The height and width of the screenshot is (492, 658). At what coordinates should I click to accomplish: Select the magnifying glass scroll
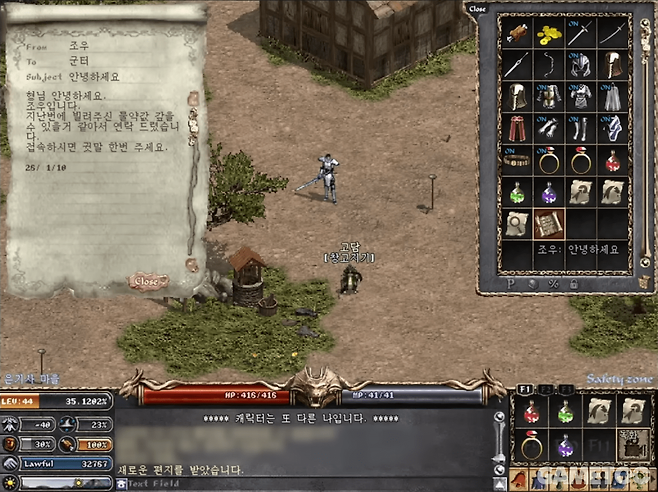(518, 222)
